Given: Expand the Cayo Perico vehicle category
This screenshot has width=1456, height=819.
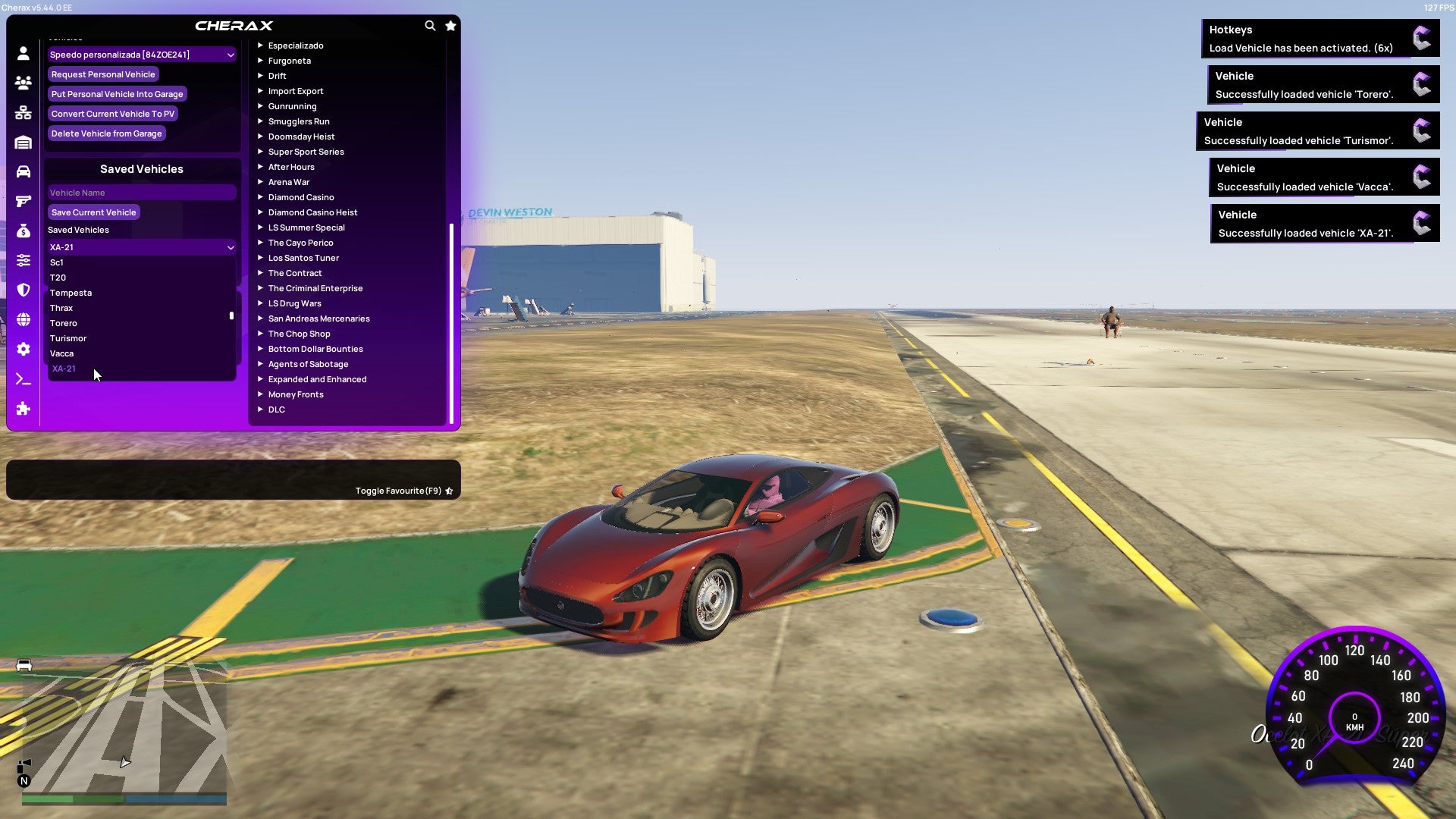Looking at the screenshot, I should 300,243.
